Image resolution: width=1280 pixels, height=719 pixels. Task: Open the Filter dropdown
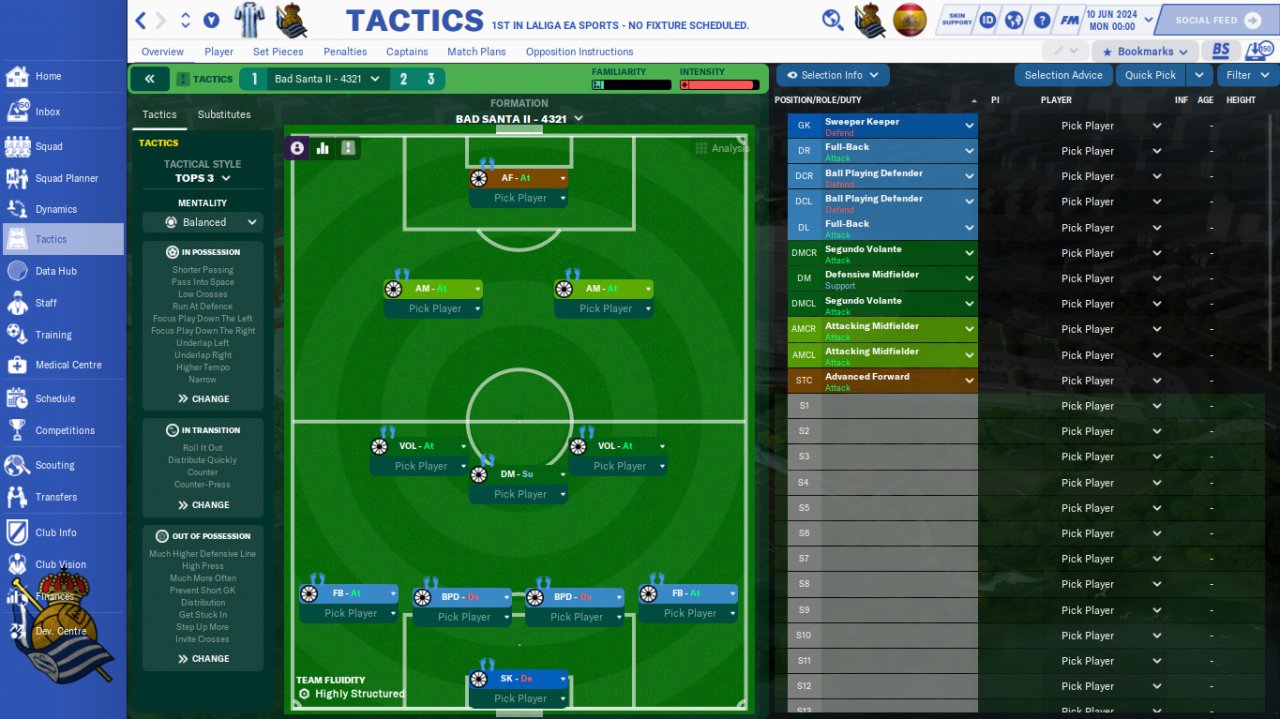coord(1246,75)
